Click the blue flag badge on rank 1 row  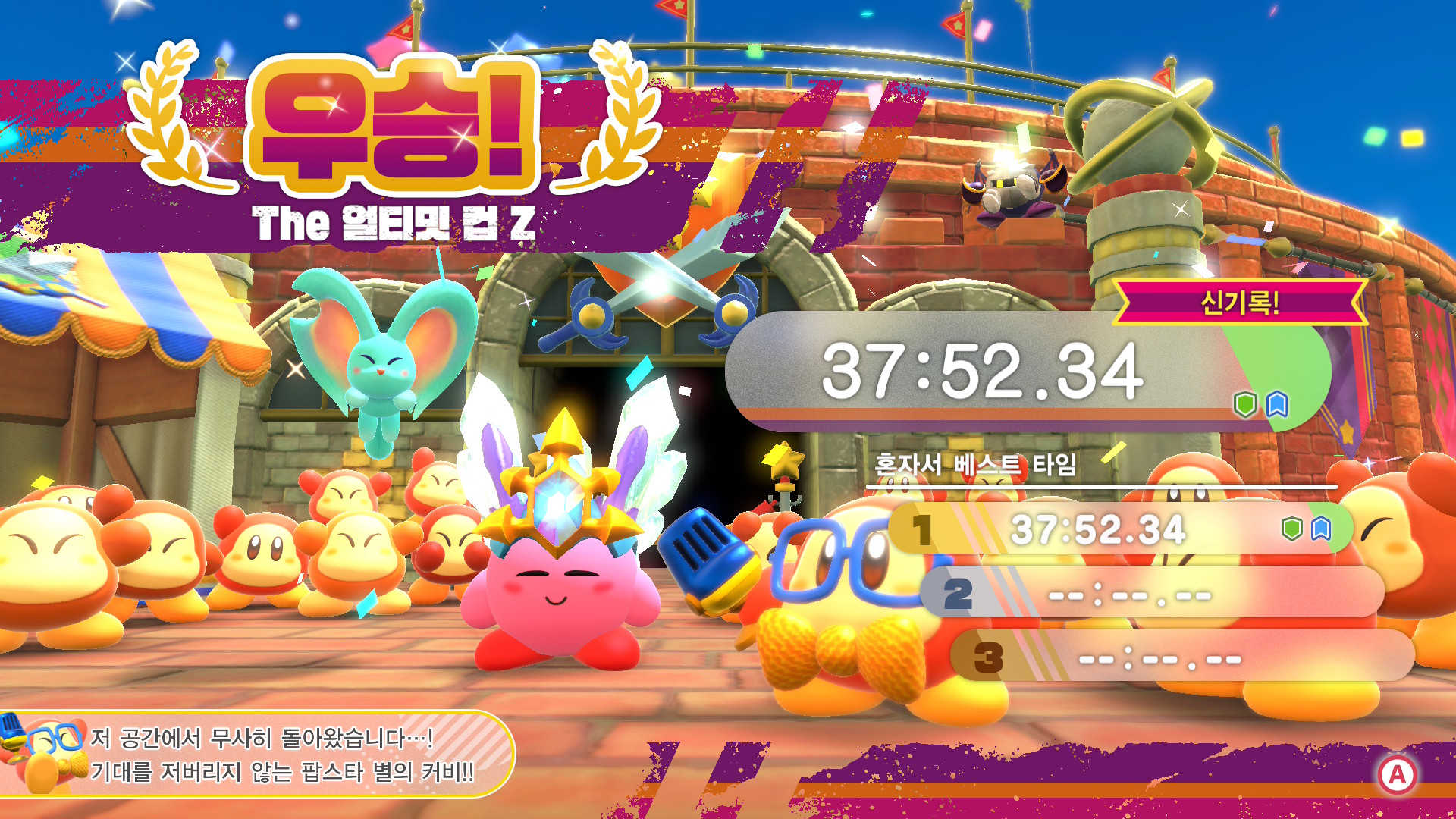click(x=1322, y=529)
